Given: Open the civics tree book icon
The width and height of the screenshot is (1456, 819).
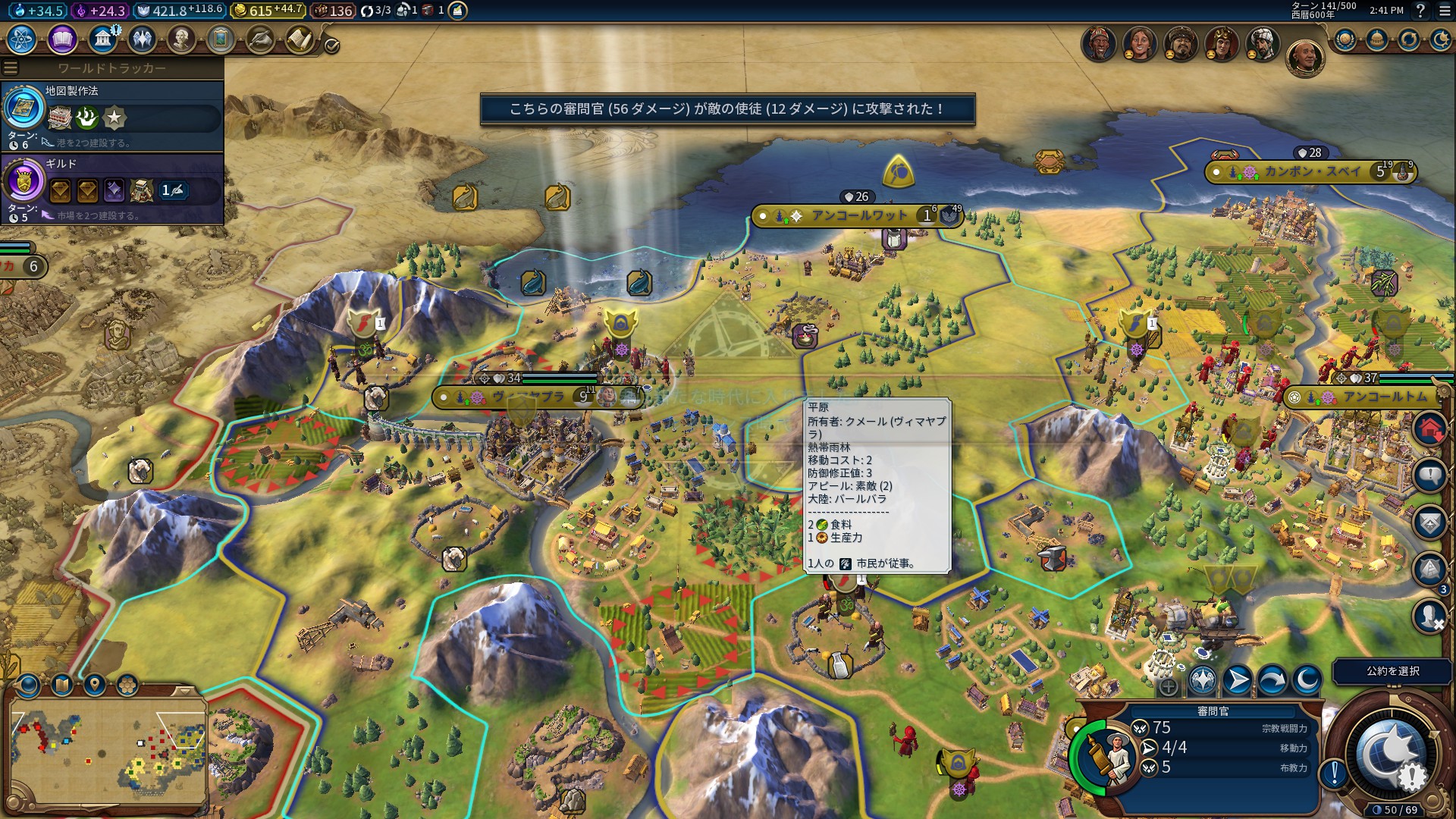Looking at the screenshot, I should (62, 39).
